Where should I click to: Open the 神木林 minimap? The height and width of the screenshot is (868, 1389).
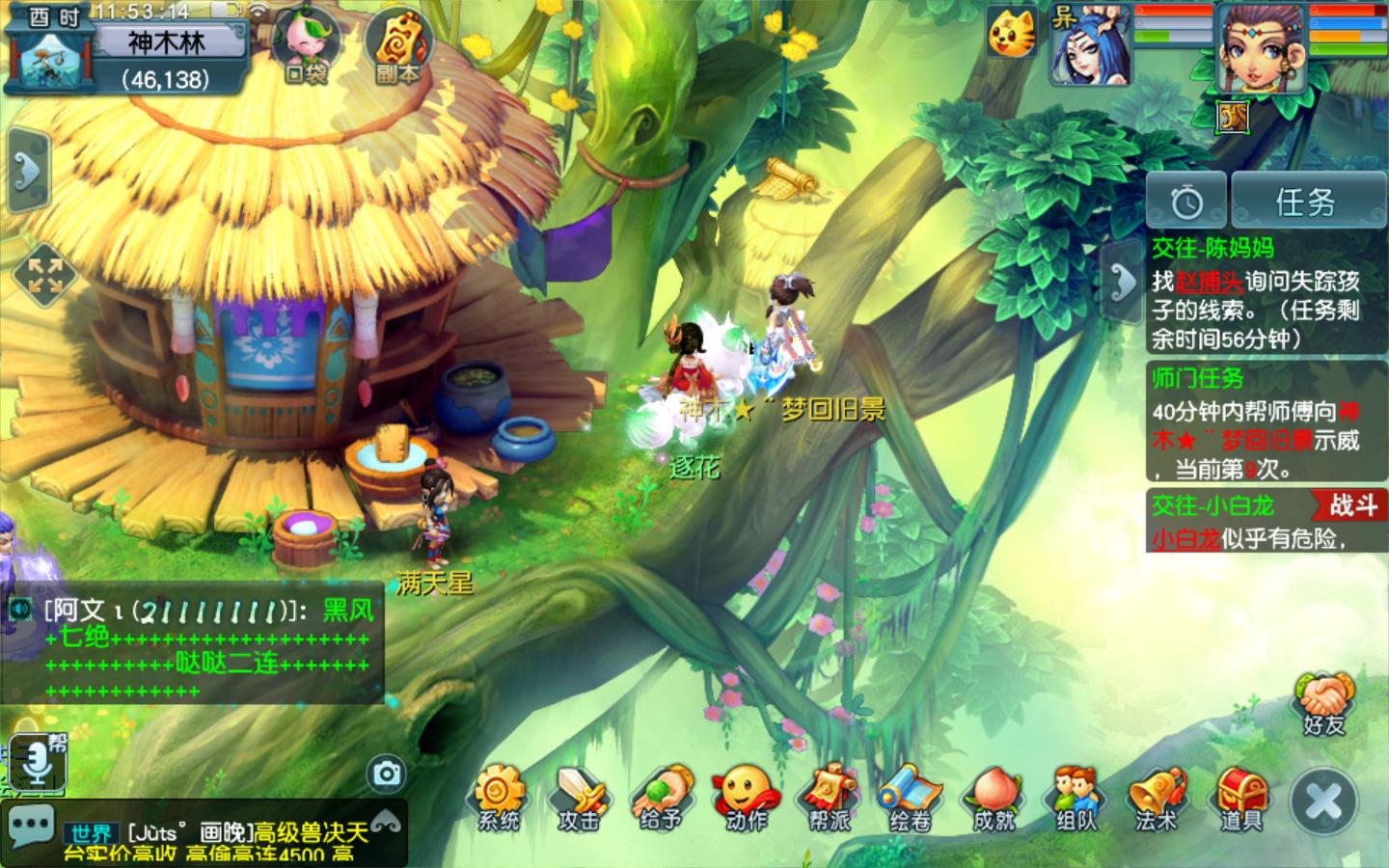tap(50, 60)
